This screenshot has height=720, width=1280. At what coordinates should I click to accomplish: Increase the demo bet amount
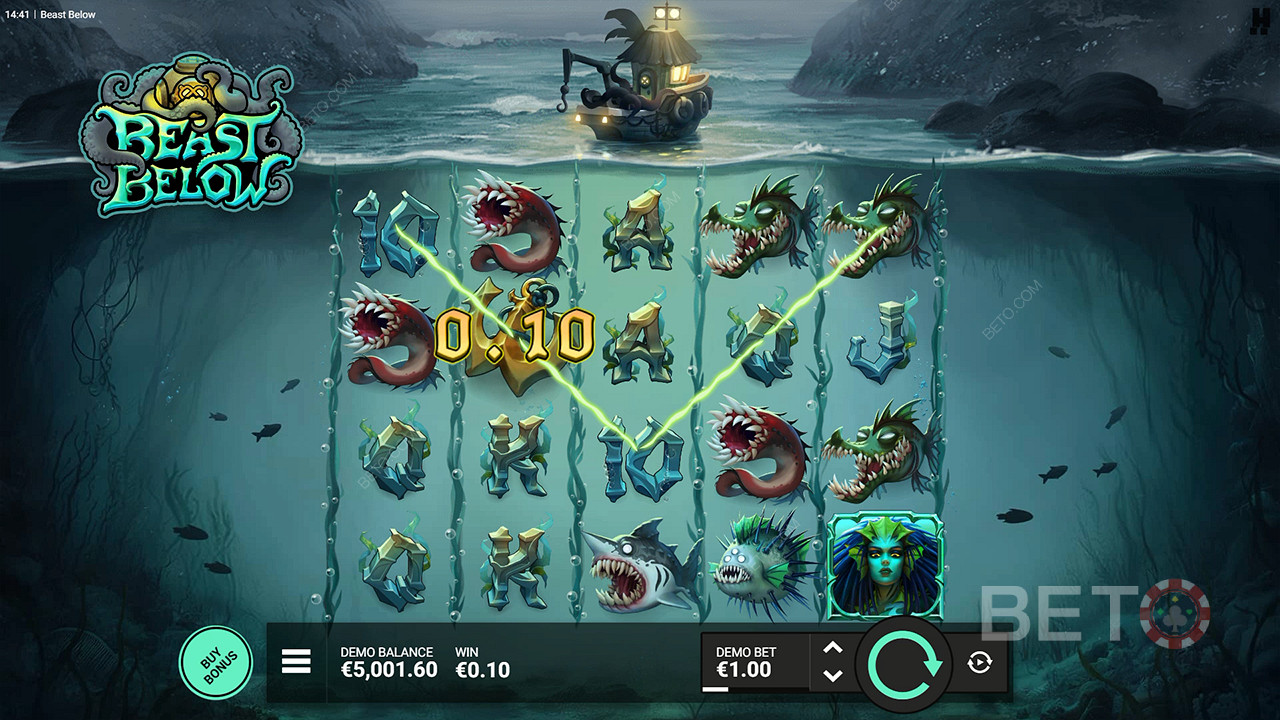click(x=832, y=648)
